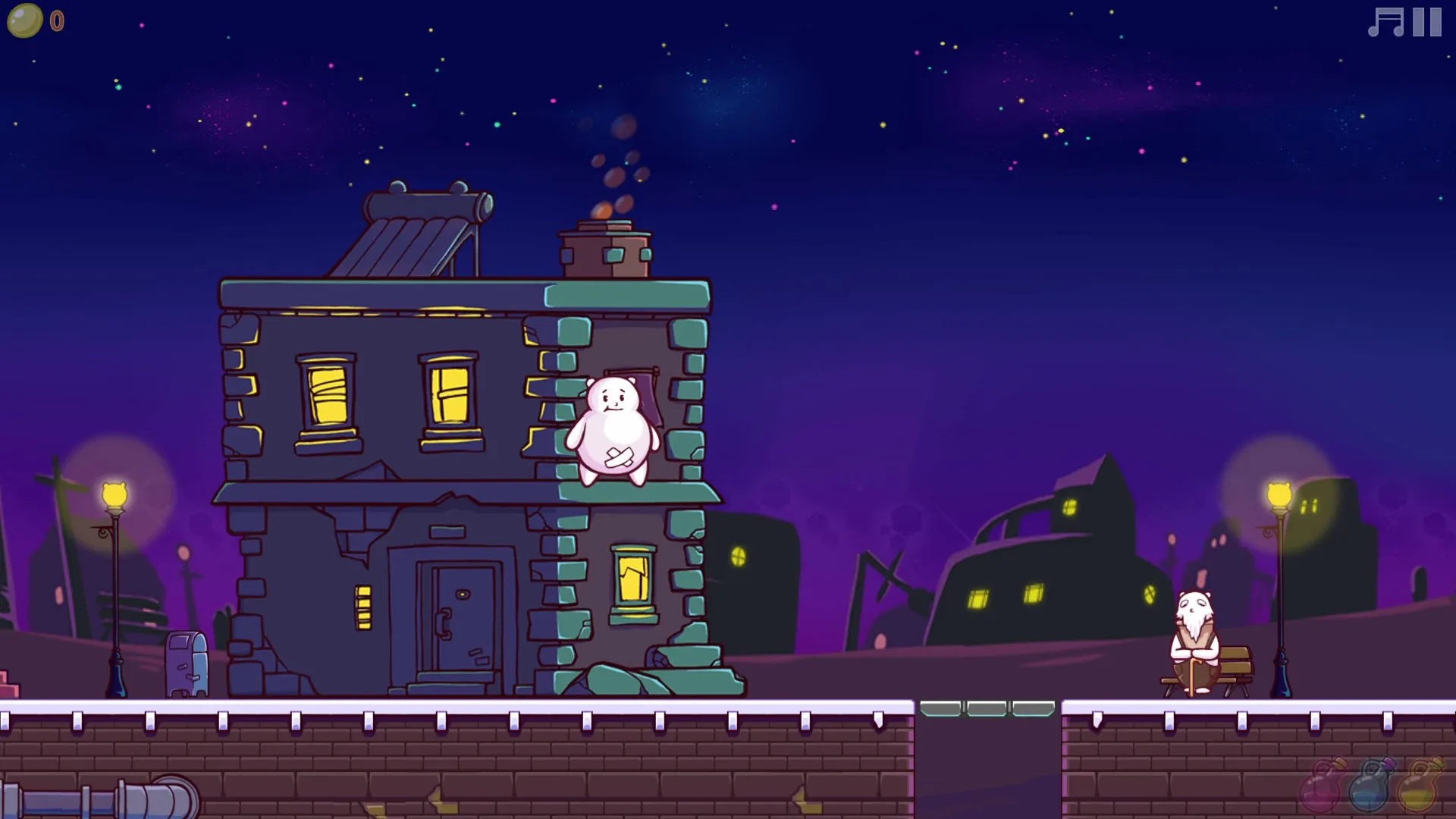
Task: Click the small platform bridging the gap
Action: [986, 707]
